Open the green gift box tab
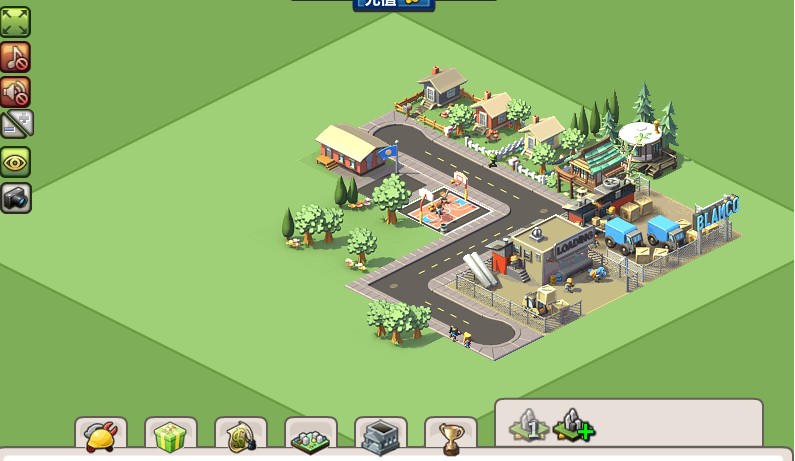This screenshot has height=461, width=795. point(171,436)
